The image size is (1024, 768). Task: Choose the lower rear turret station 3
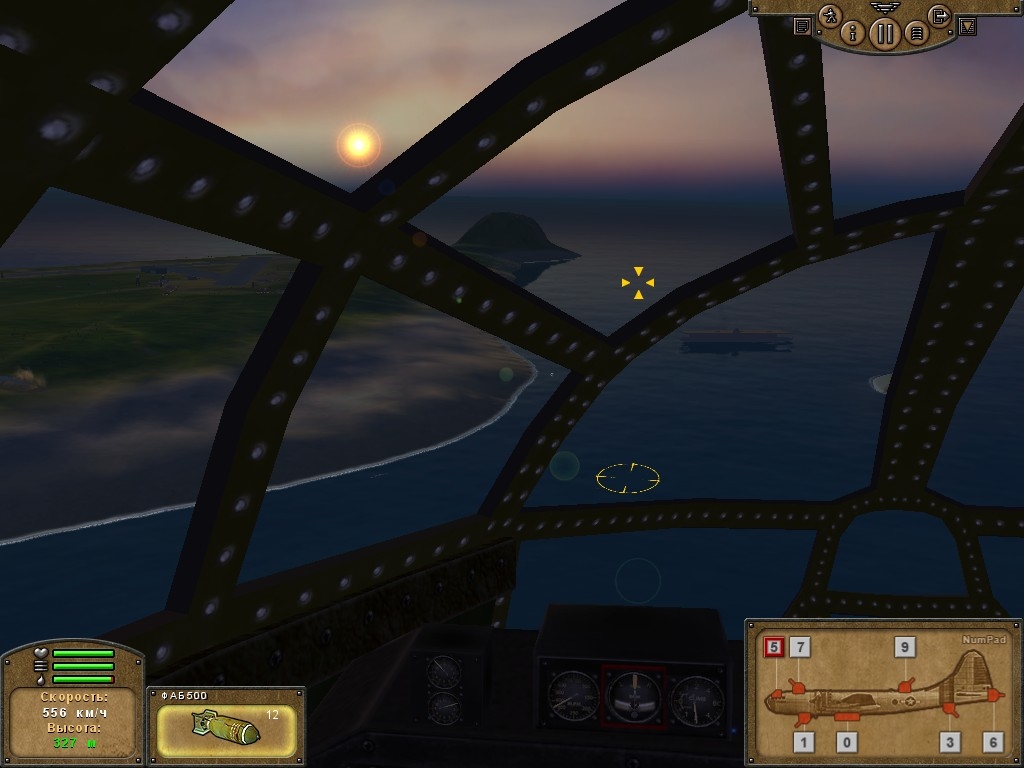[950, 741]
